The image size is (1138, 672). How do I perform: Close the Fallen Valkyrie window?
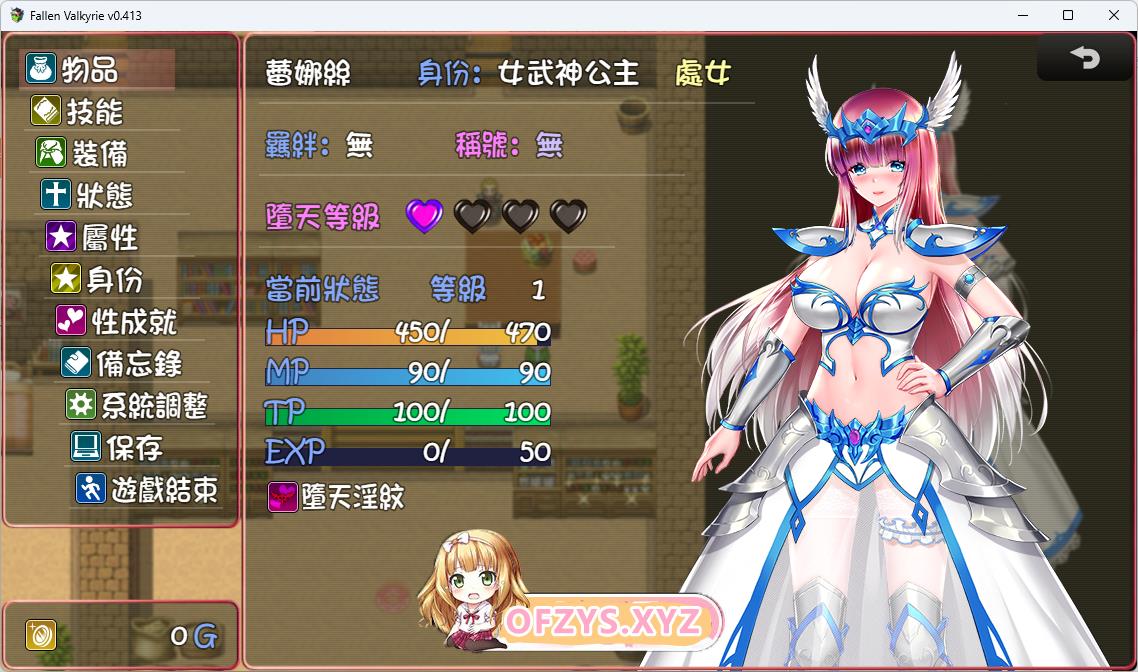coord(1114,15)
